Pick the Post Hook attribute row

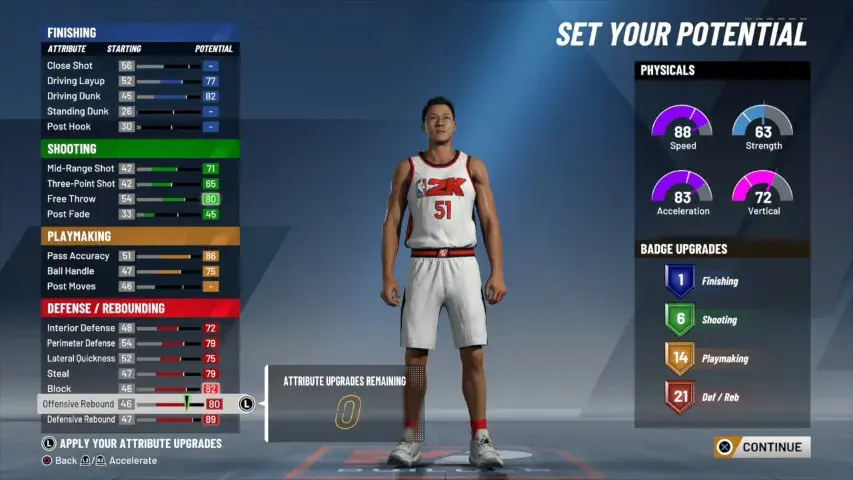tap(140, 127)
